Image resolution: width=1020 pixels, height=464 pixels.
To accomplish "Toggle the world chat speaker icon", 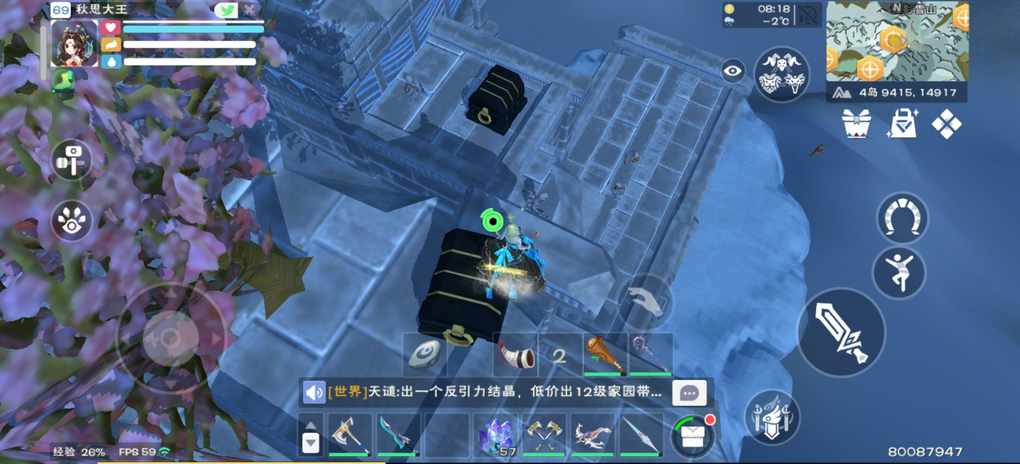I will click(x=315, y=392).
